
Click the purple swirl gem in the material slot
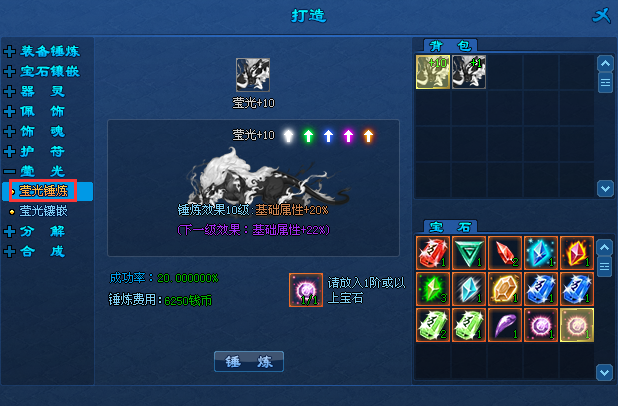[x=305, y=289]
